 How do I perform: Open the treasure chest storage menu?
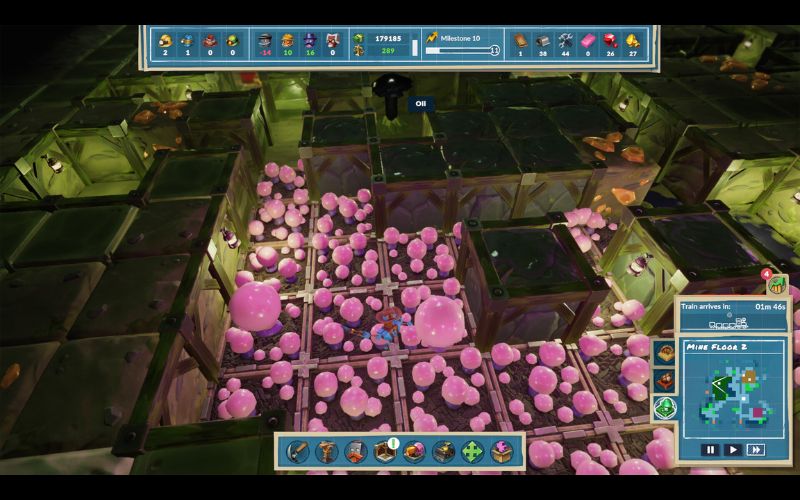point(443,452)
